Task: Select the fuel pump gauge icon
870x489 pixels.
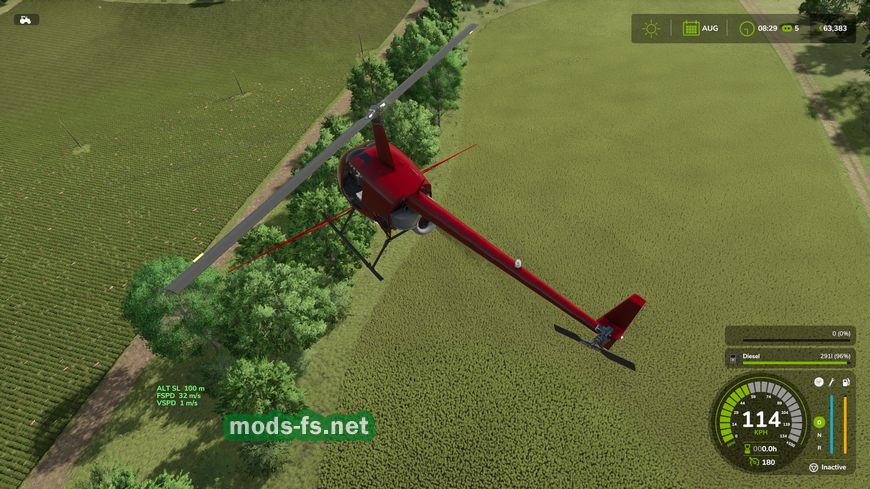Action: pyautogui.click(x=846, y=382)
